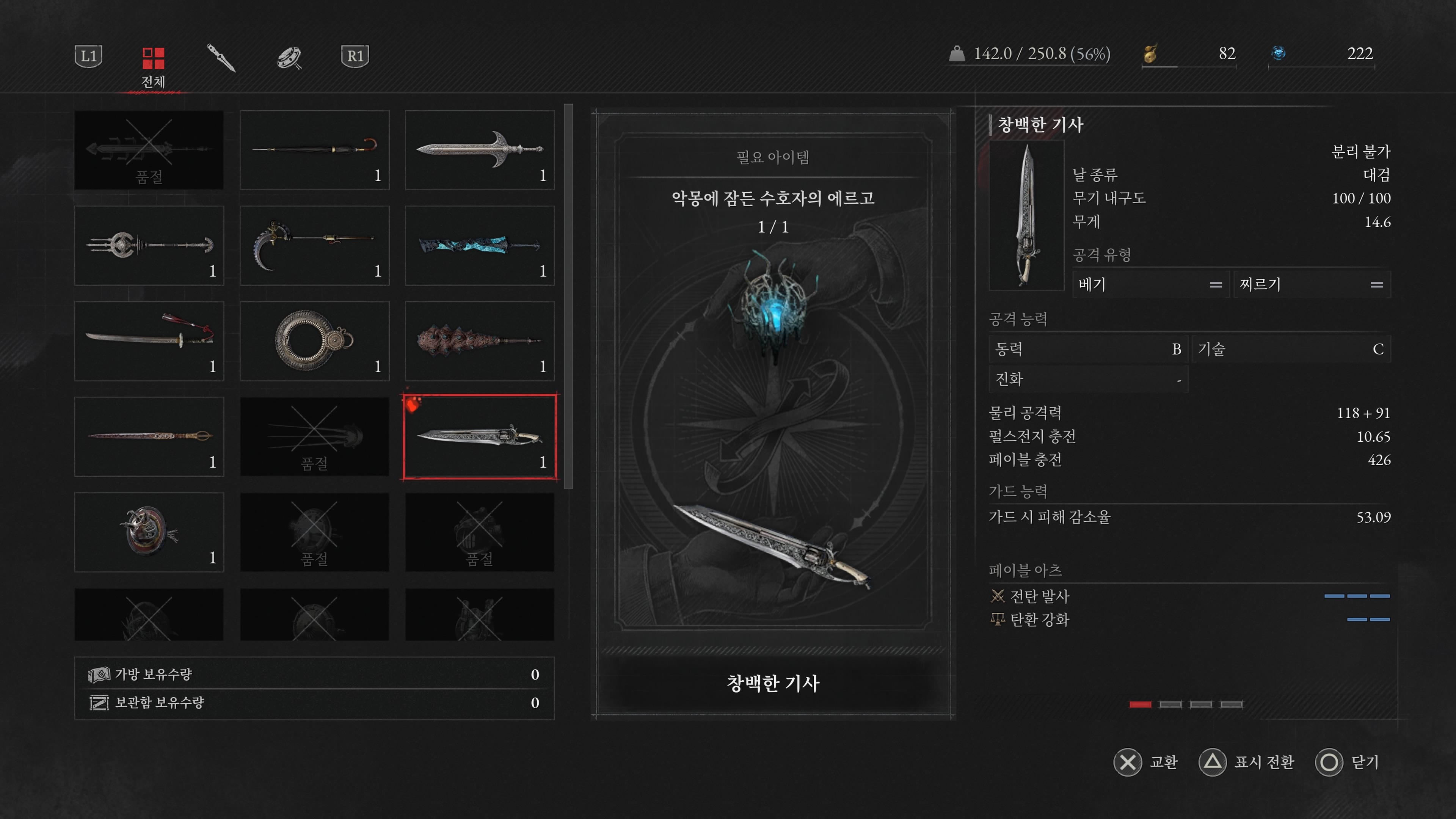Choose the hooked-guard greatsword slot

pos(479,150)
